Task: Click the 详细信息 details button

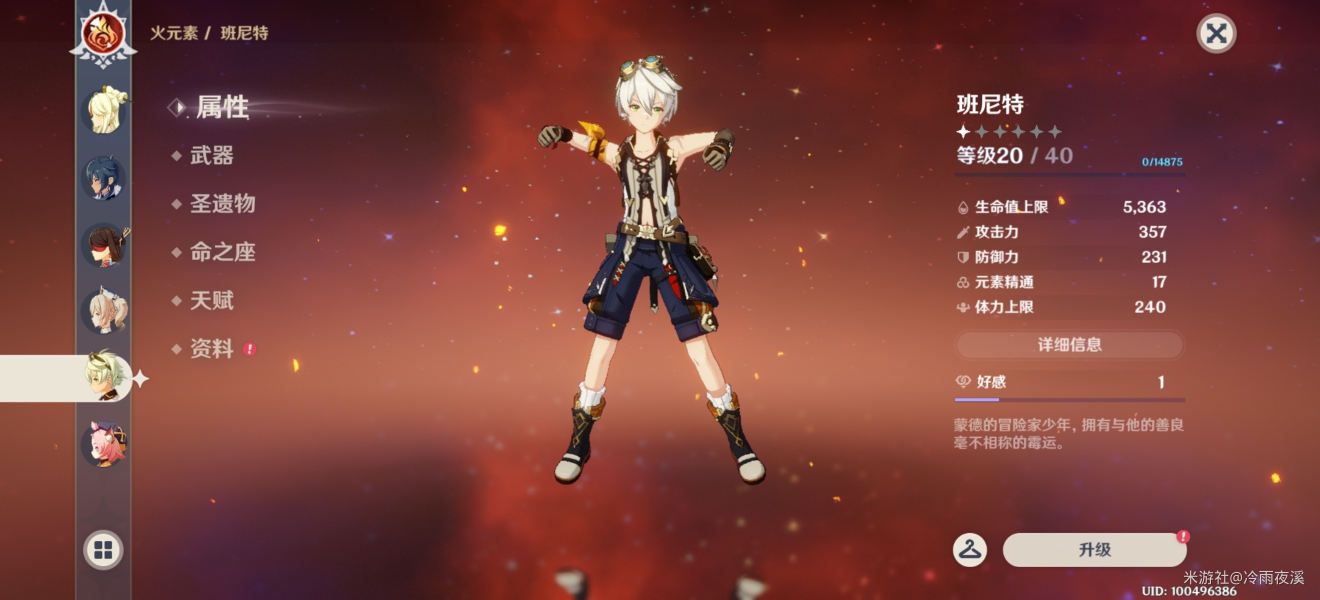Action: point(1069,345)
